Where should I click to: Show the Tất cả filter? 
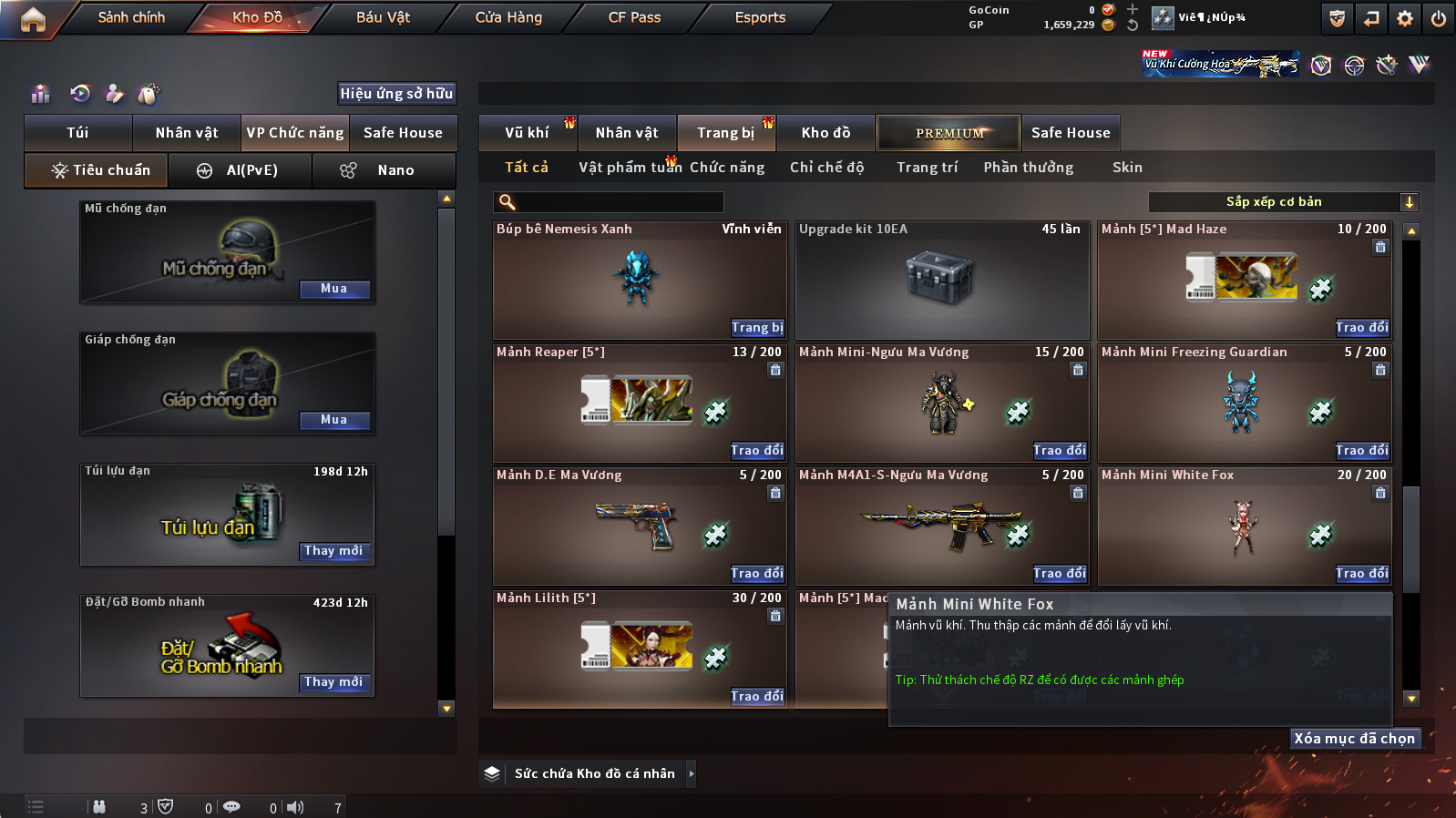tap(527, 168)
